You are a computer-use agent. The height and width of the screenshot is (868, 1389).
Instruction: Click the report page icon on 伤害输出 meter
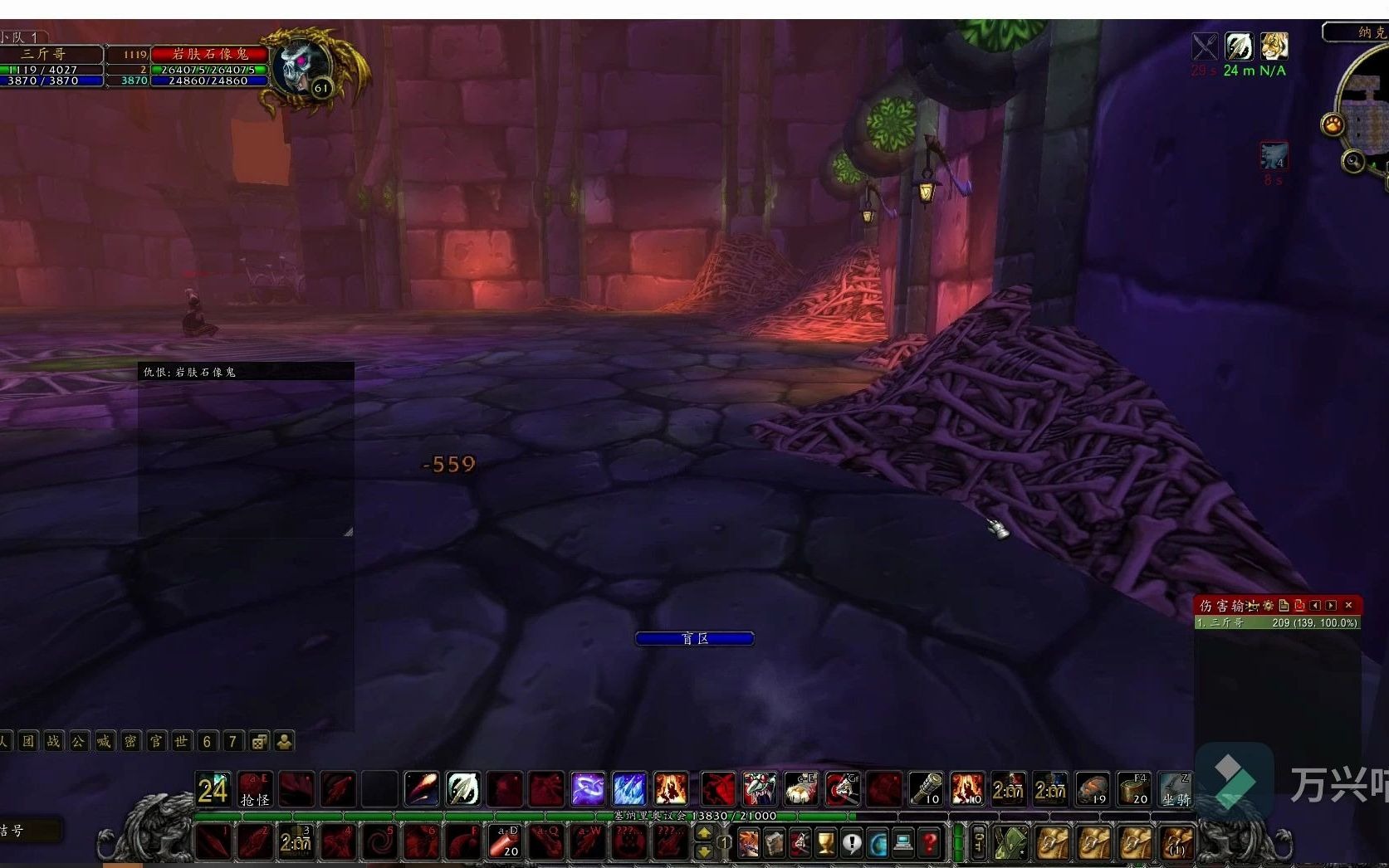coord(1284,605)
